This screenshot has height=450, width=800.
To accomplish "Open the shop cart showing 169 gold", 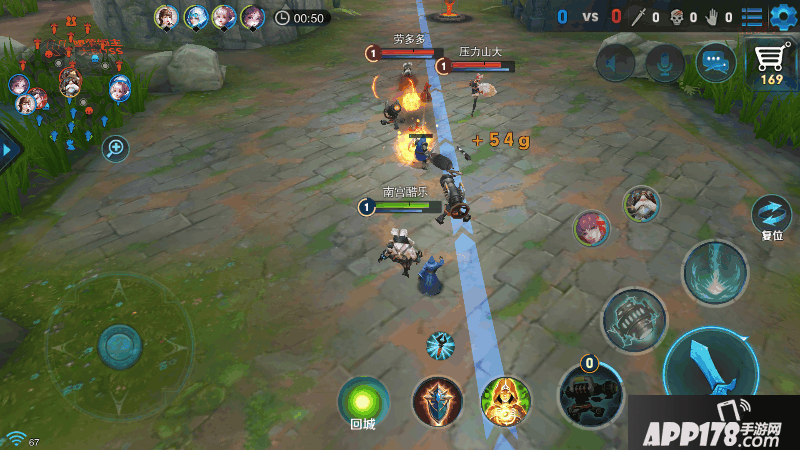I will (x=771, y=62).
